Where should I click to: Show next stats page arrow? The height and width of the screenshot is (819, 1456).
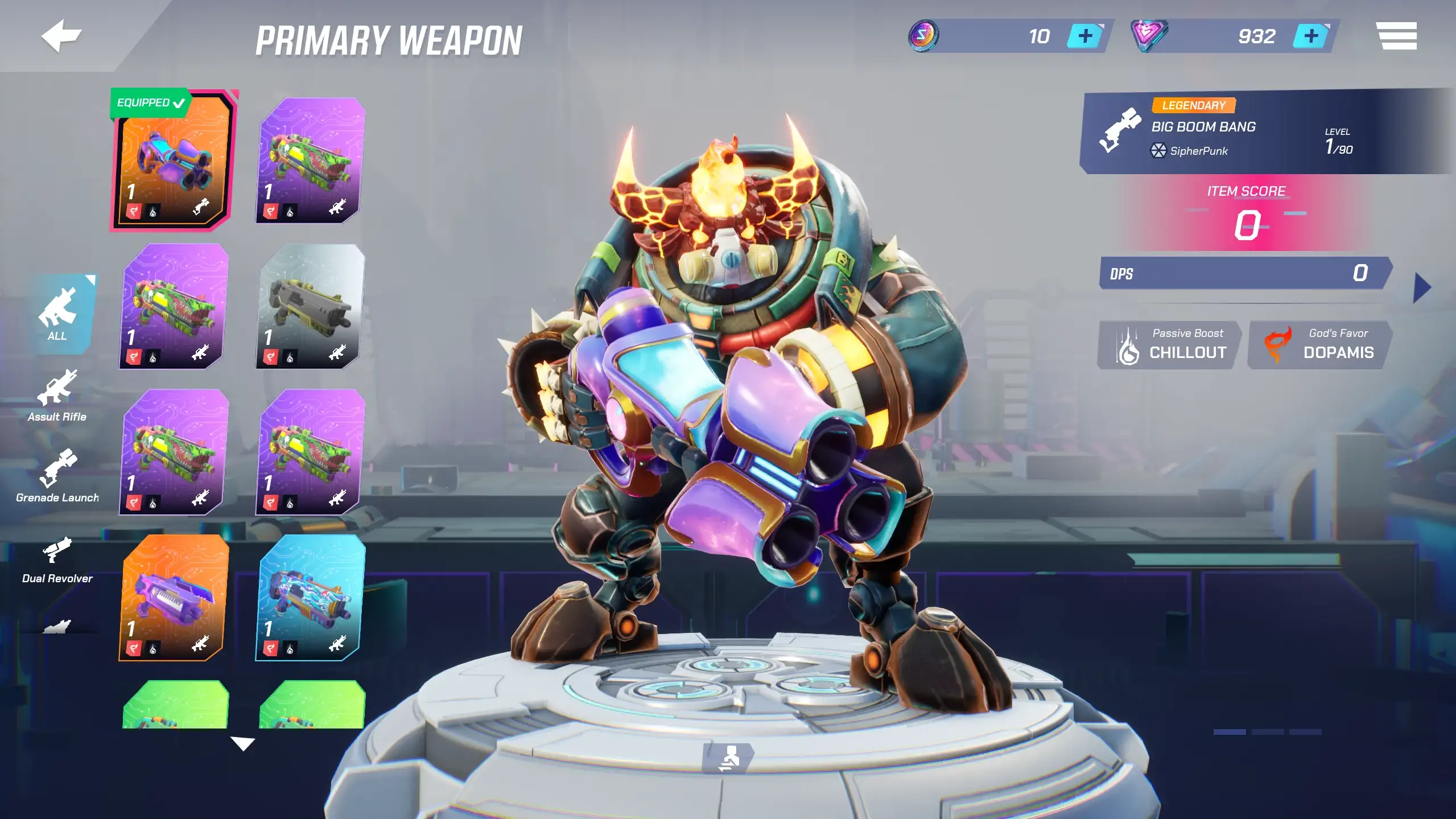pyautogui.click(x=1421, y=288)
